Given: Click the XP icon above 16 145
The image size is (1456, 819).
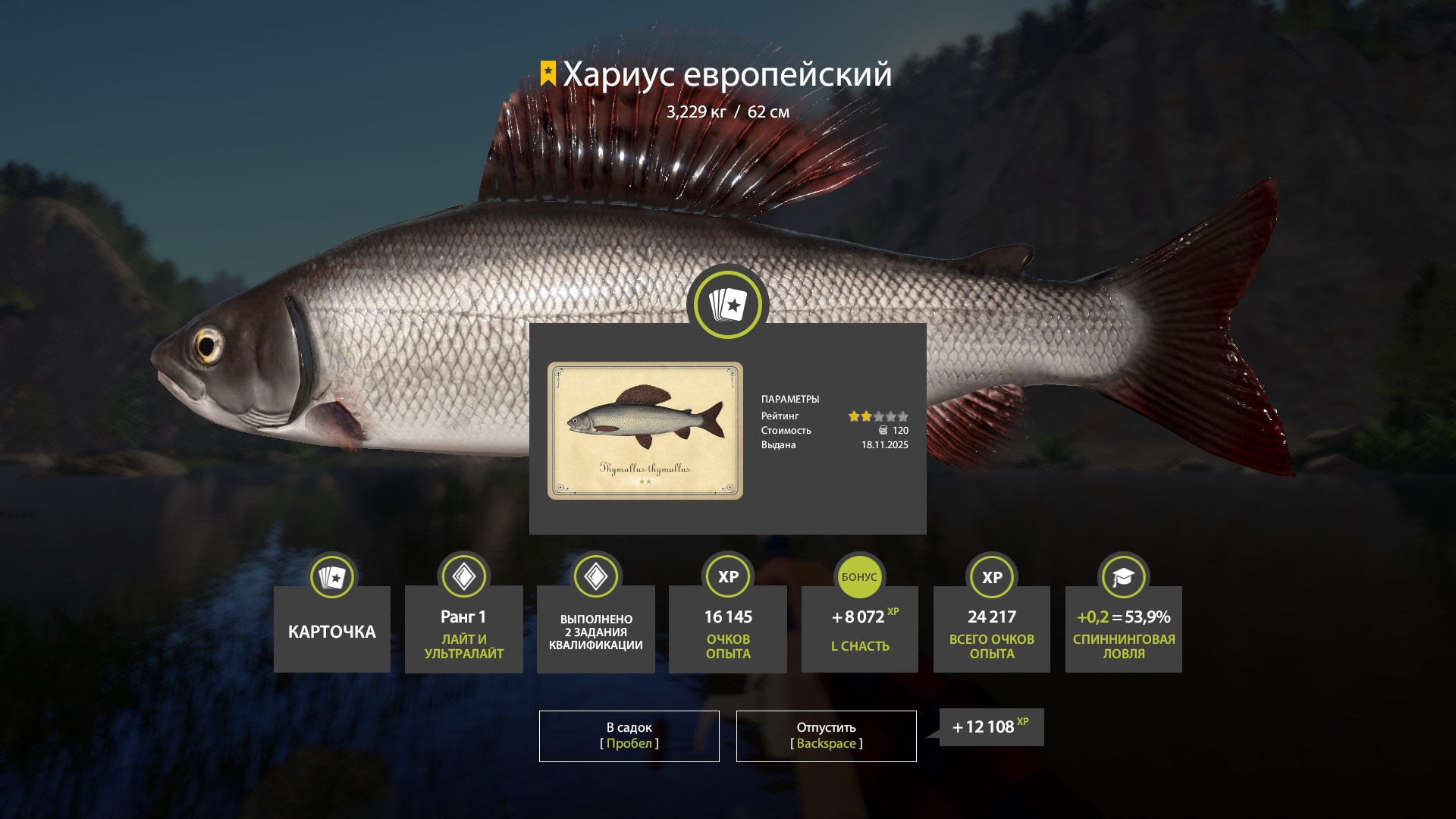Looking at the screenshot, I should [727, 576].
